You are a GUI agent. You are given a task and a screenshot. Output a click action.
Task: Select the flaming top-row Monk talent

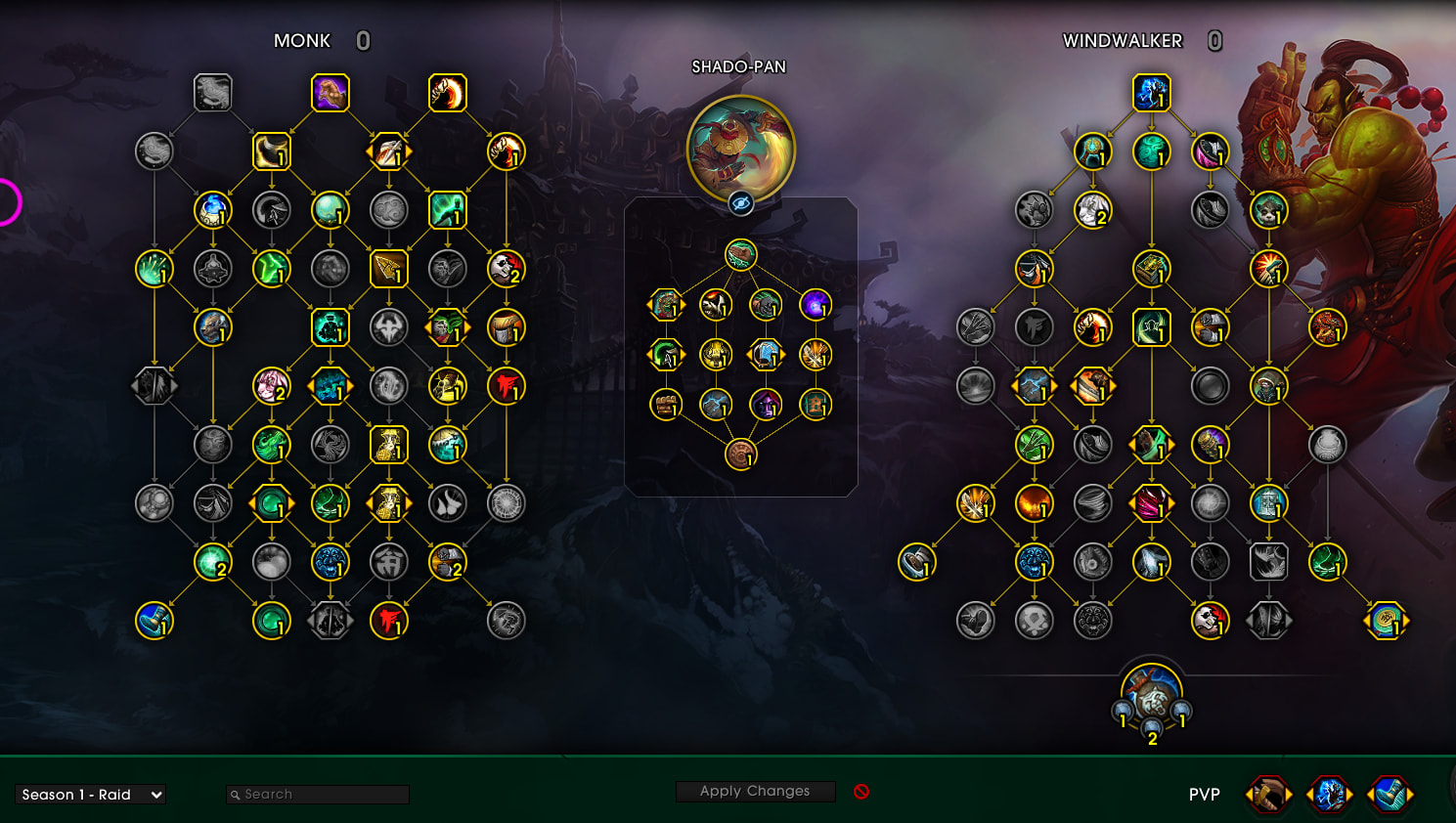click(448, 93)
